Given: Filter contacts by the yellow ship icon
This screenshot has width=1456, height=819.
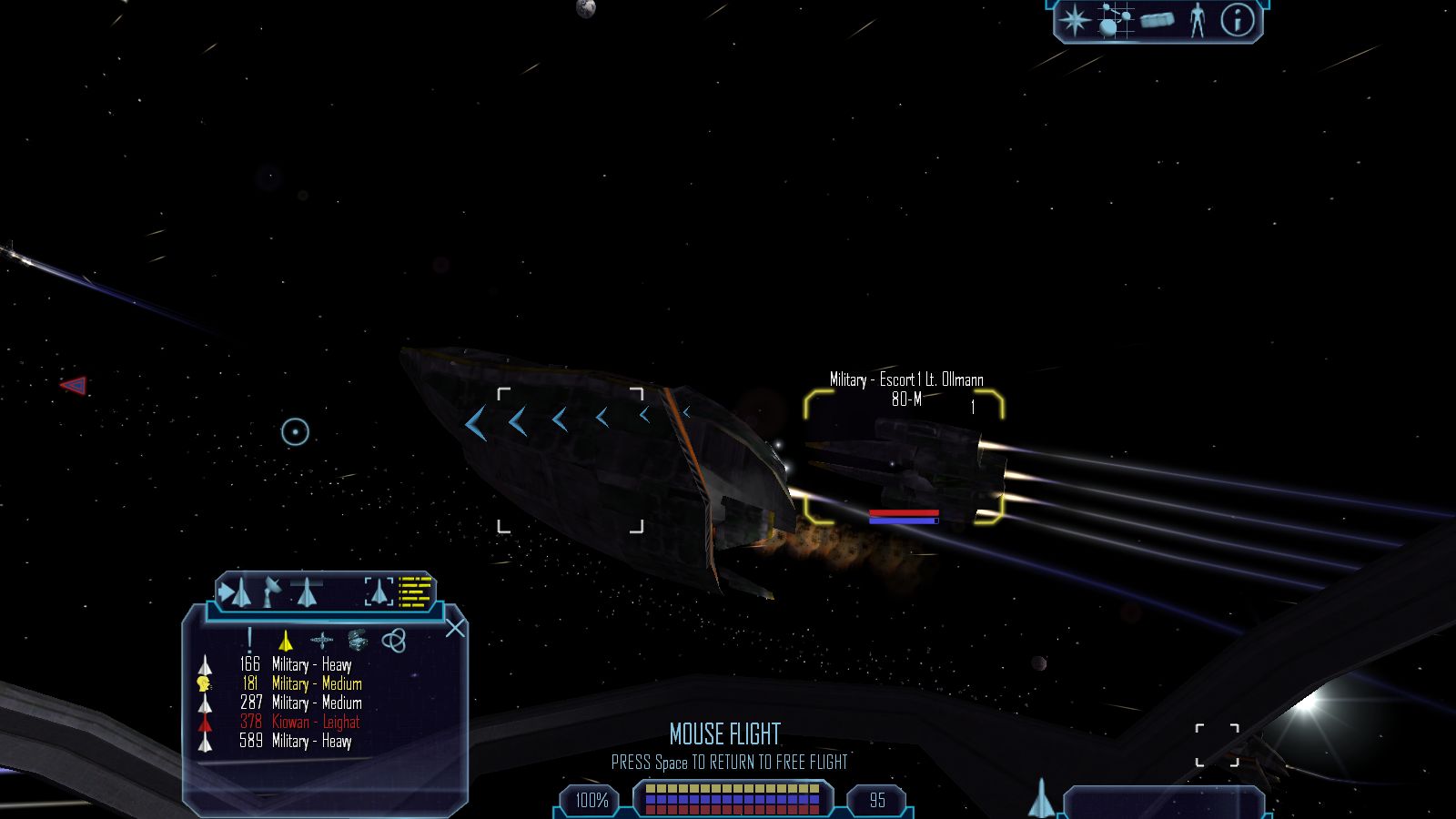Looking at the screenshot, I should click(x=285, y=642).
